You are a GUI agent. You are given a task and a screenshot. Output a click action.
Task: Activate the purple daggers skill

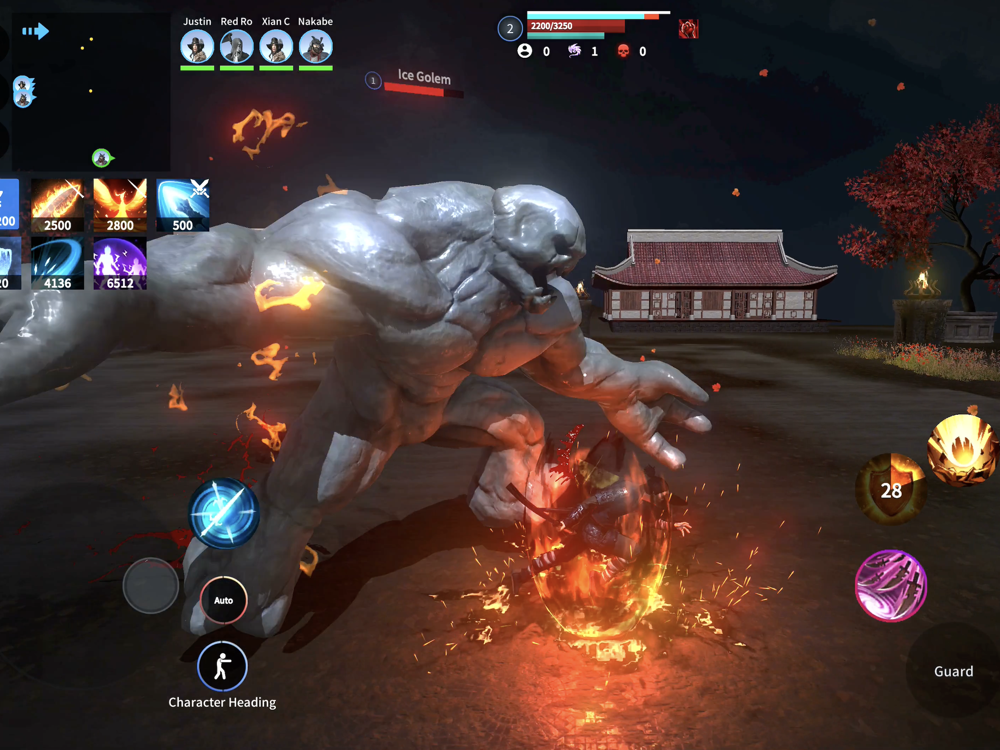point(891,585)
